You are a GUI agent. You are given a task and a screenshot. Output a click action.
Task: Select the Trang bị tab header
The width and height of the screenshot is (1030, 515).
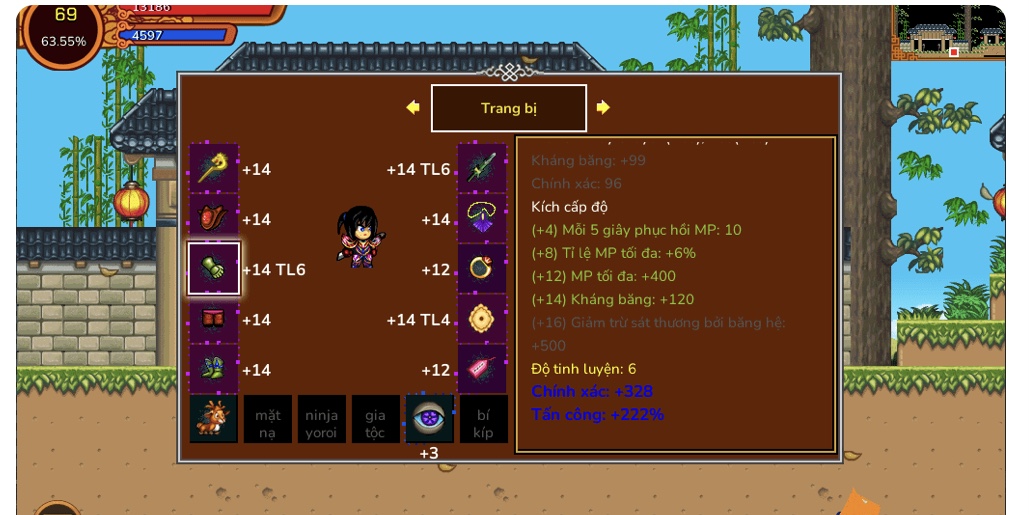point(508,108)
